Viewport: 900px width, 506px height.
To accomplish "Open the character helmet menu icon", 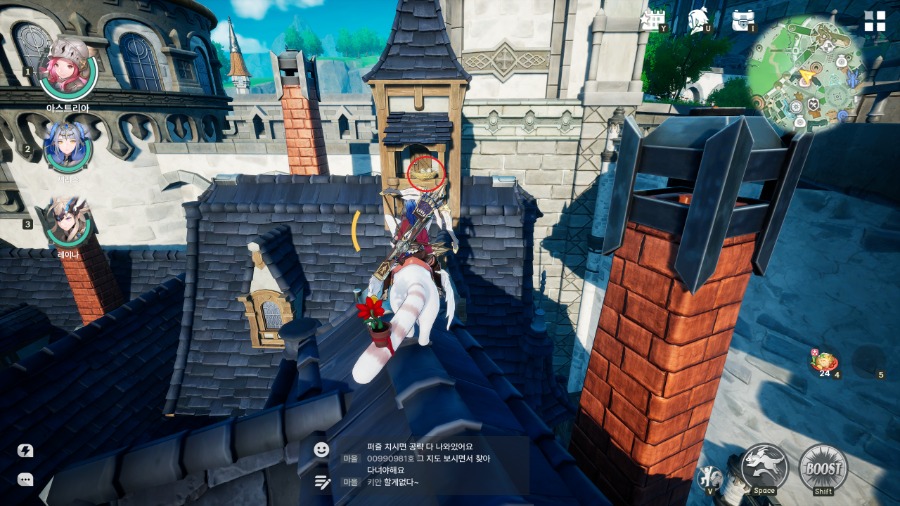I will coord(699,20).
